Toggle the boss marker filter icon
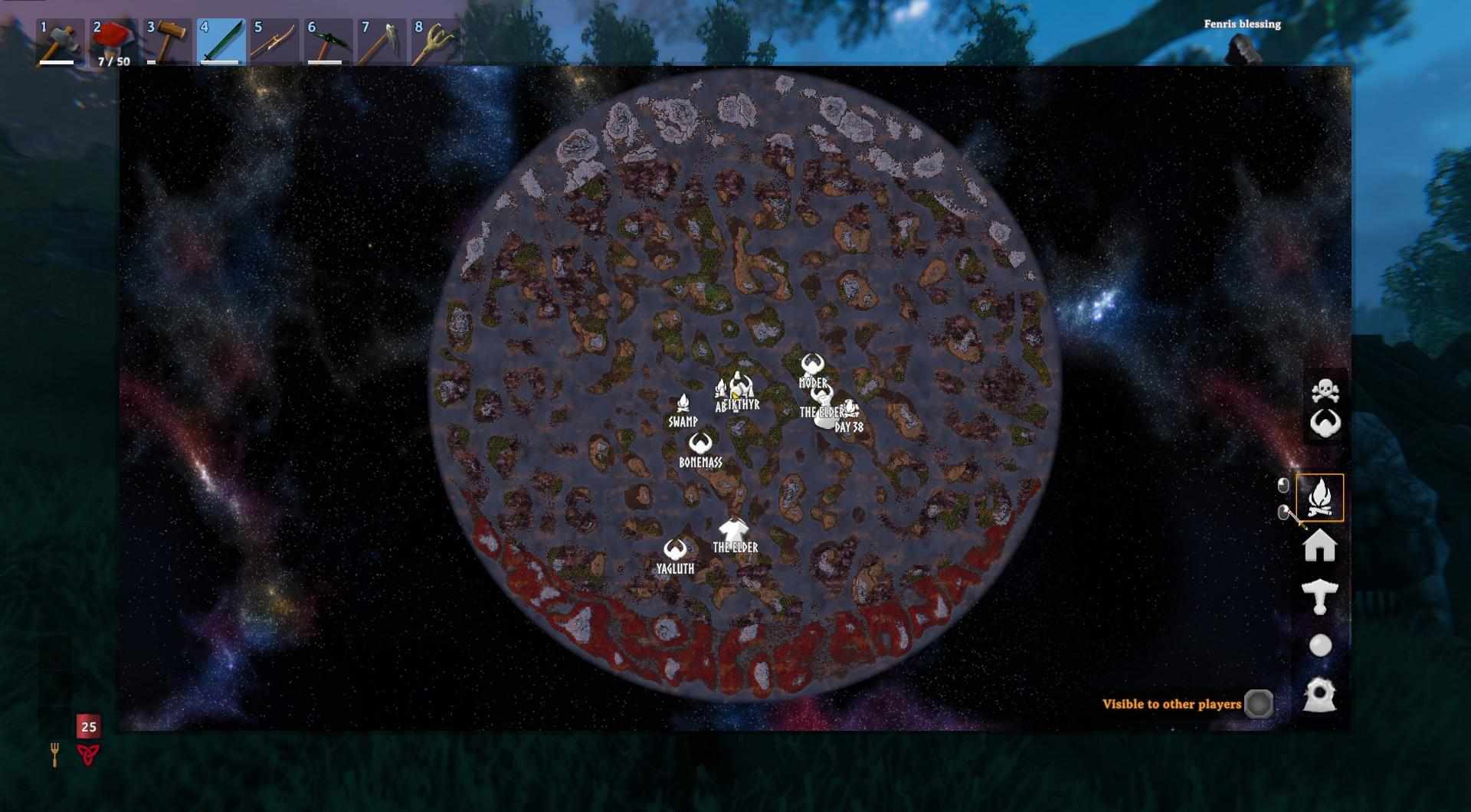The width and height of the screenshot is (1471, 812). click(x=1325, y=423)
